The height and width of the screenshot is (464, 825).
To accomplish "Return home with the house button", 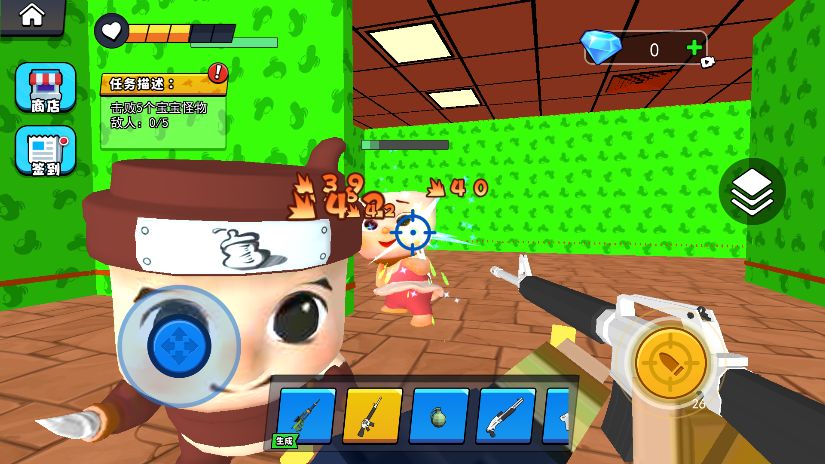I will (x=31, y=16).
